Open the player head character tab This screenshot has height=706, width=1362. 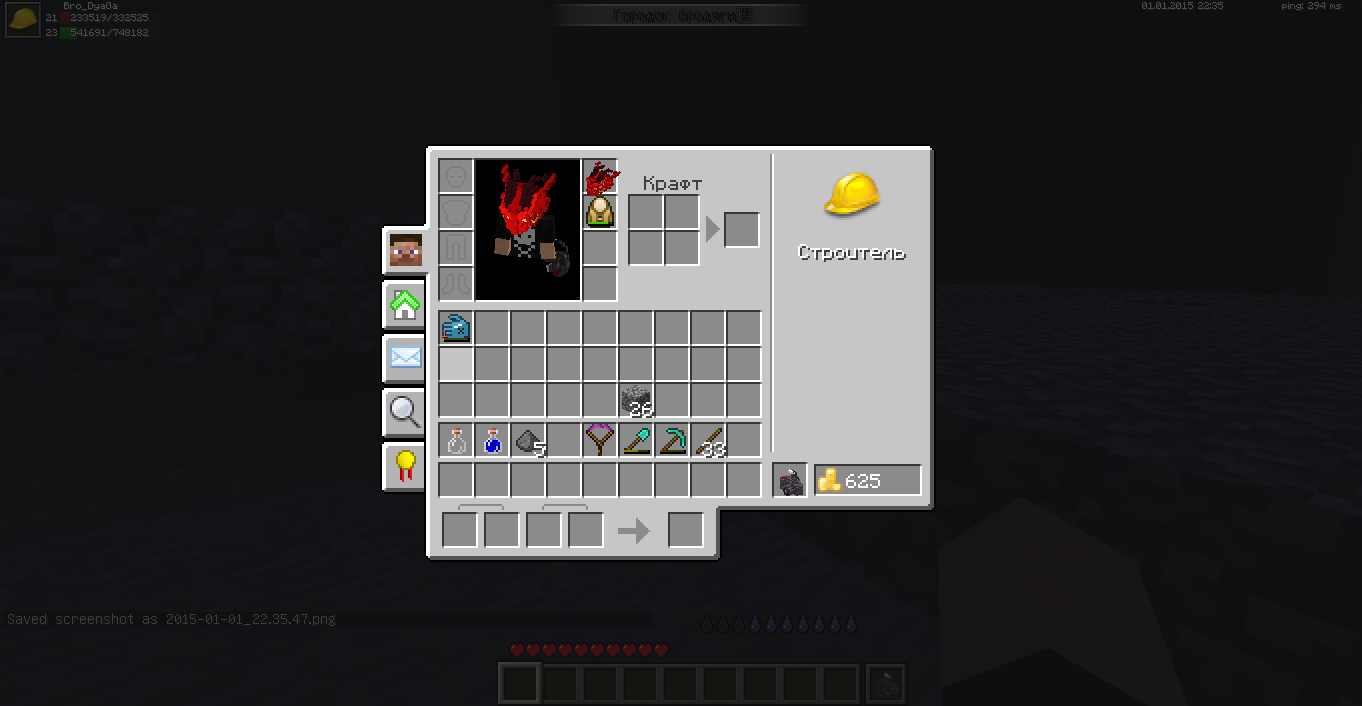(x=405, y=251)
